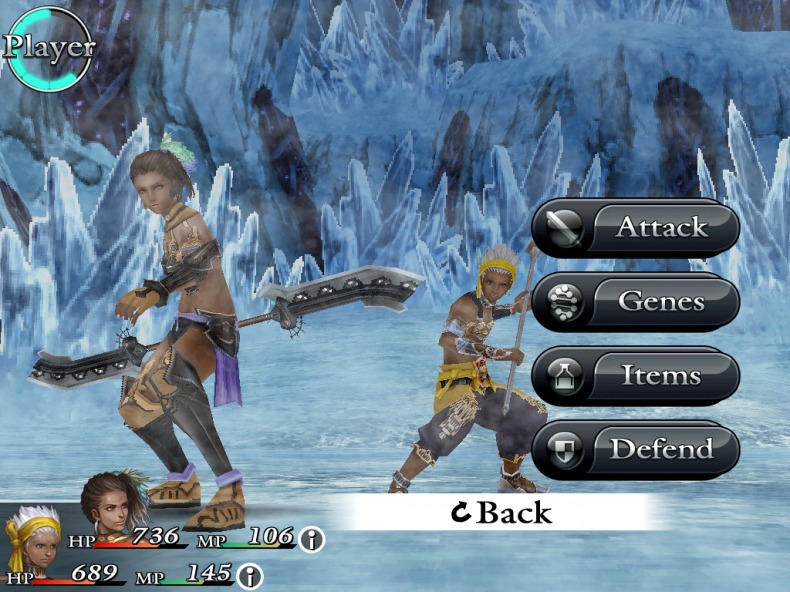Open the Genes skill menu
The width and height of the screenshot is (790, 592).
tap(636, 301)
